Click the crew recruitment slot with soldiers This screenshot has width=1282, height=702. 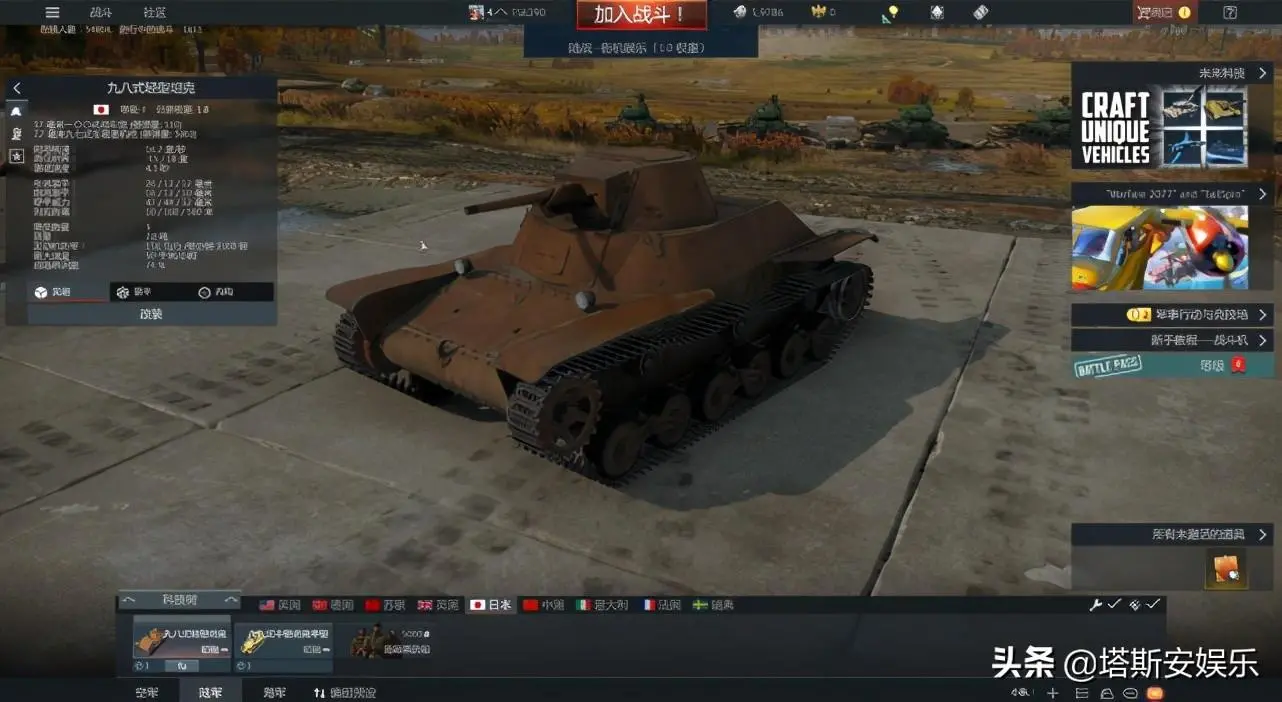[x=390, y=640]
